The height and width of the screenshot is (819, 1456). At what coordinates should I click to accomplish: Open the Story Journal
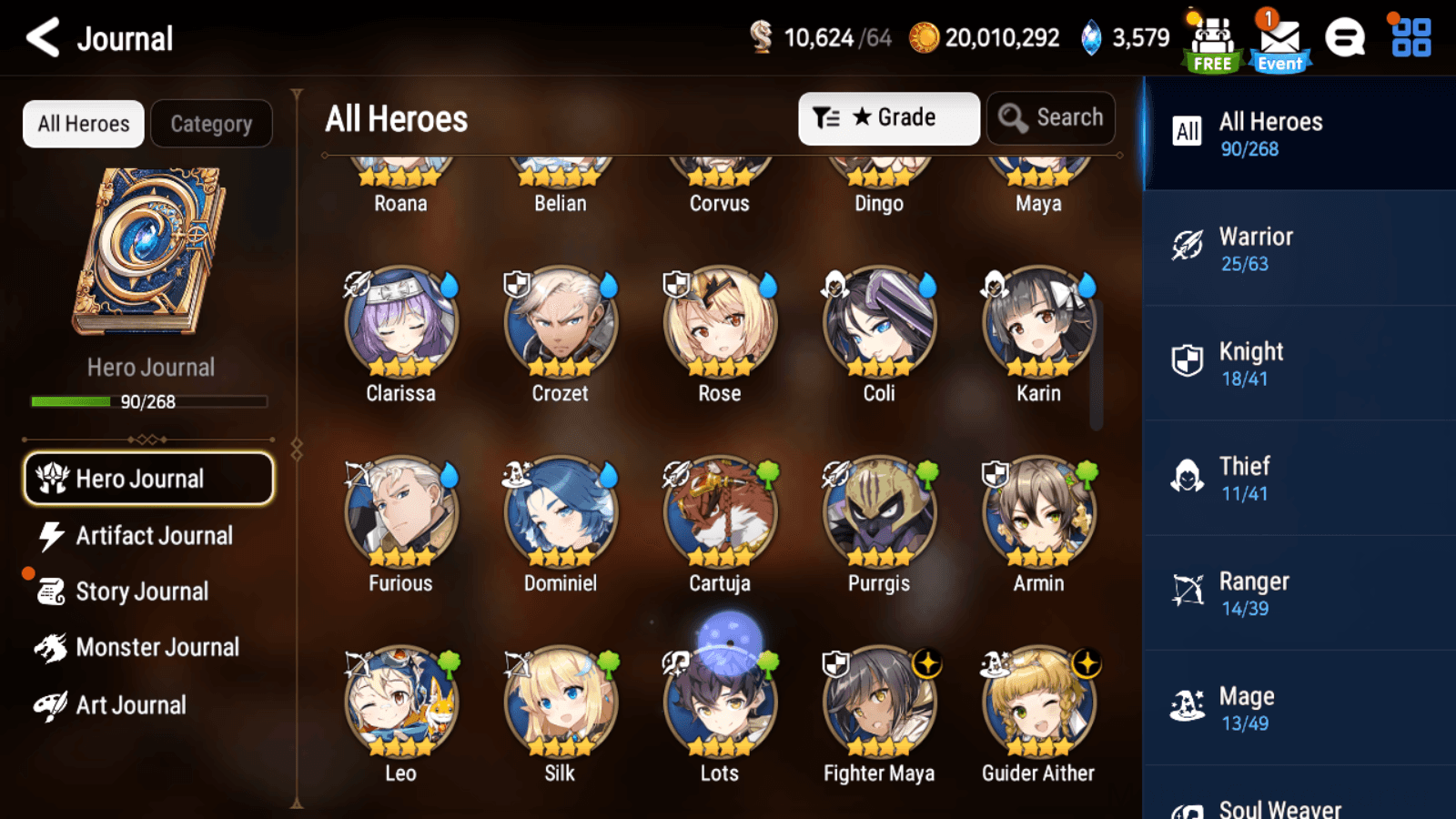click(142, 591)
